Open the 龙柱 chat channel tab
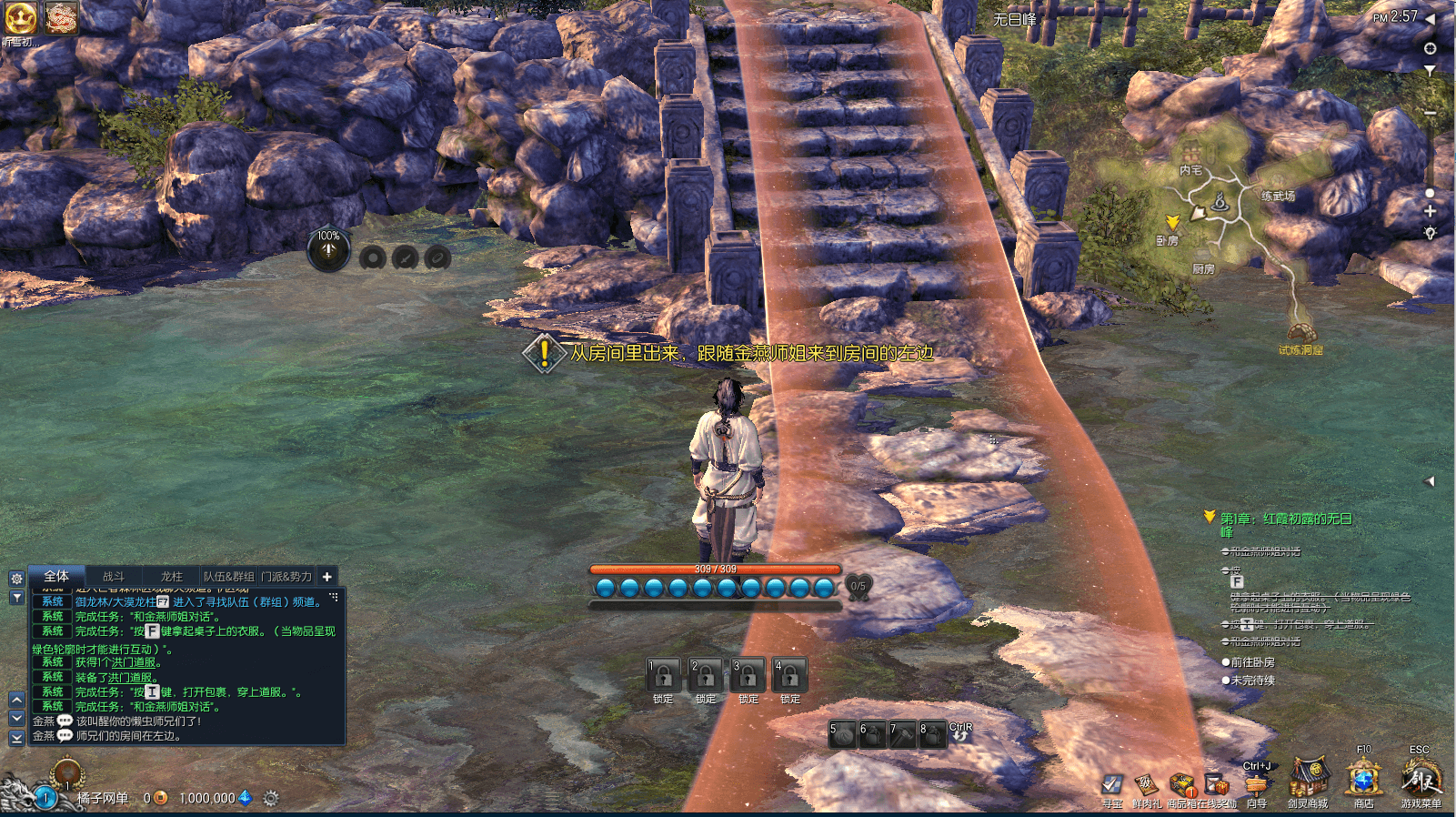This screenshot has height=817, width=1456. (x=171, y=576)
